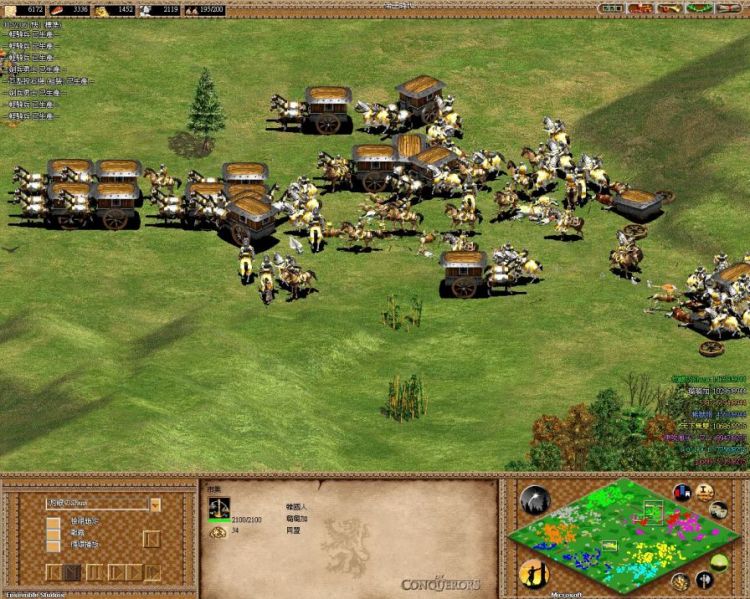Switch minimap to the red and blue mode icon
The image size is (750, 599).
point(683,492)
